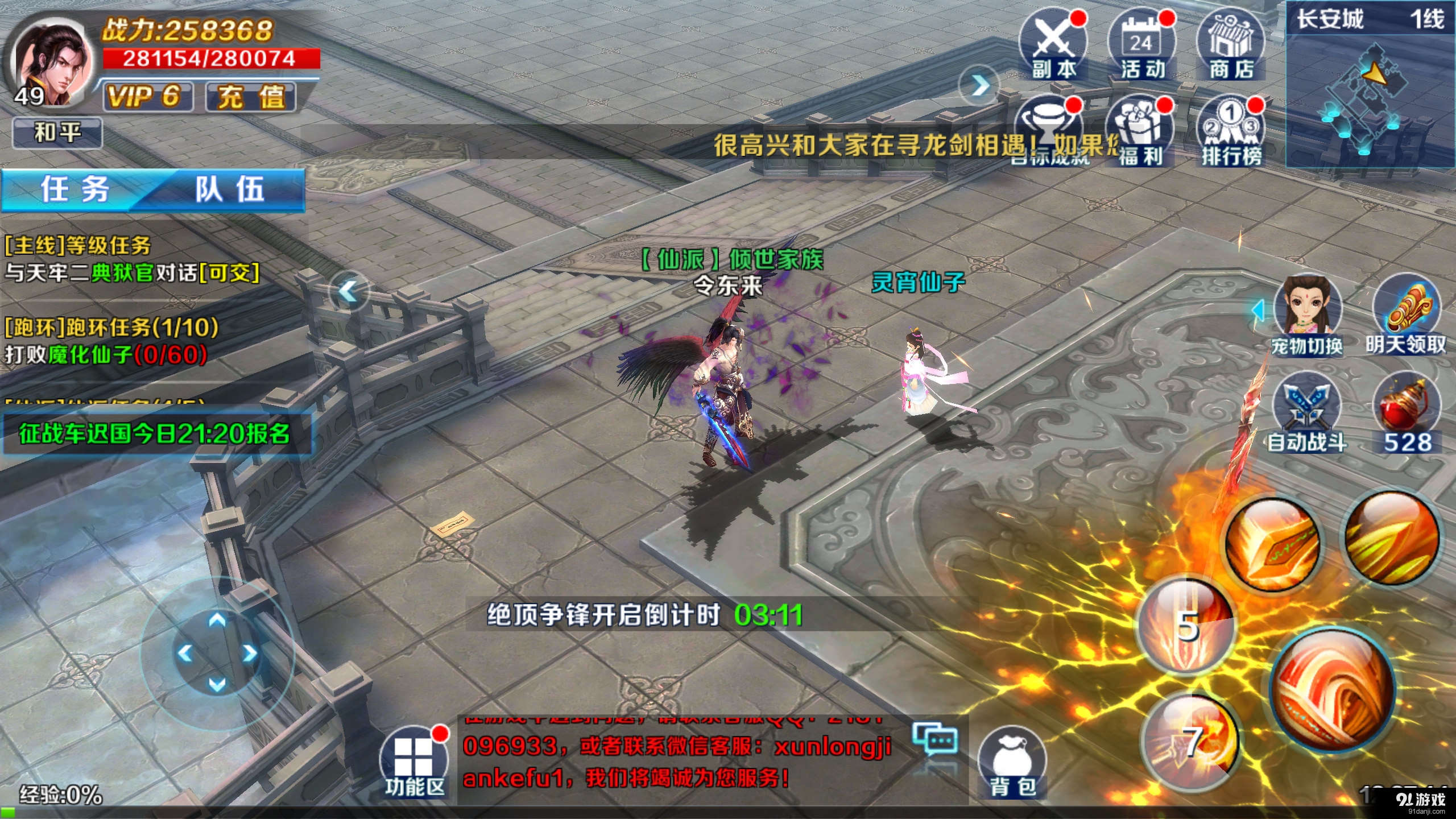Toggle the 和平 peace mode button
The height and width of the screenshot is (819, 1456).
tap(57, 133)
